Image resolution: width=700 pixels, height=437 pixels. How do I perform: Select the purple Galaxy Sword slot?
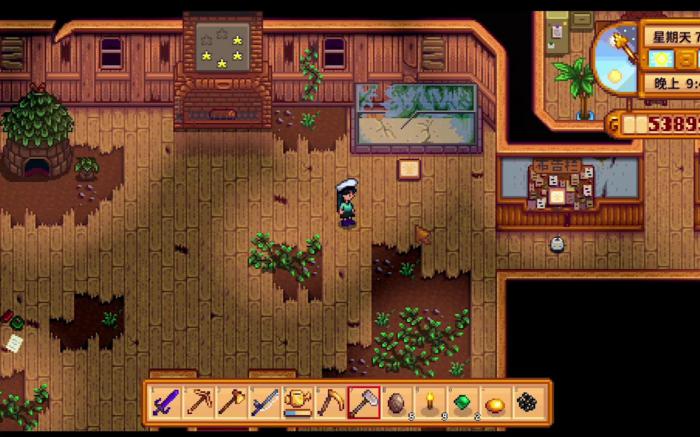click(x=166, y=403)
